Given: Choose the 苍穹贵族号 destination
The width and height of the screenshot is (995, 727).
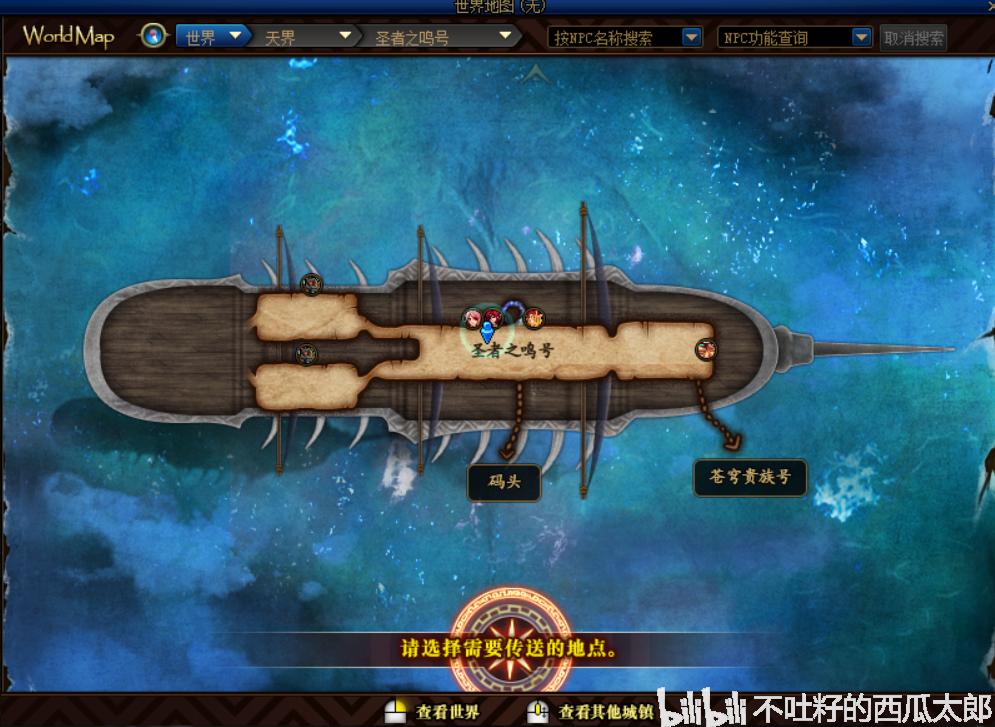Looking at the screenshot, I should tap(750, 477).
